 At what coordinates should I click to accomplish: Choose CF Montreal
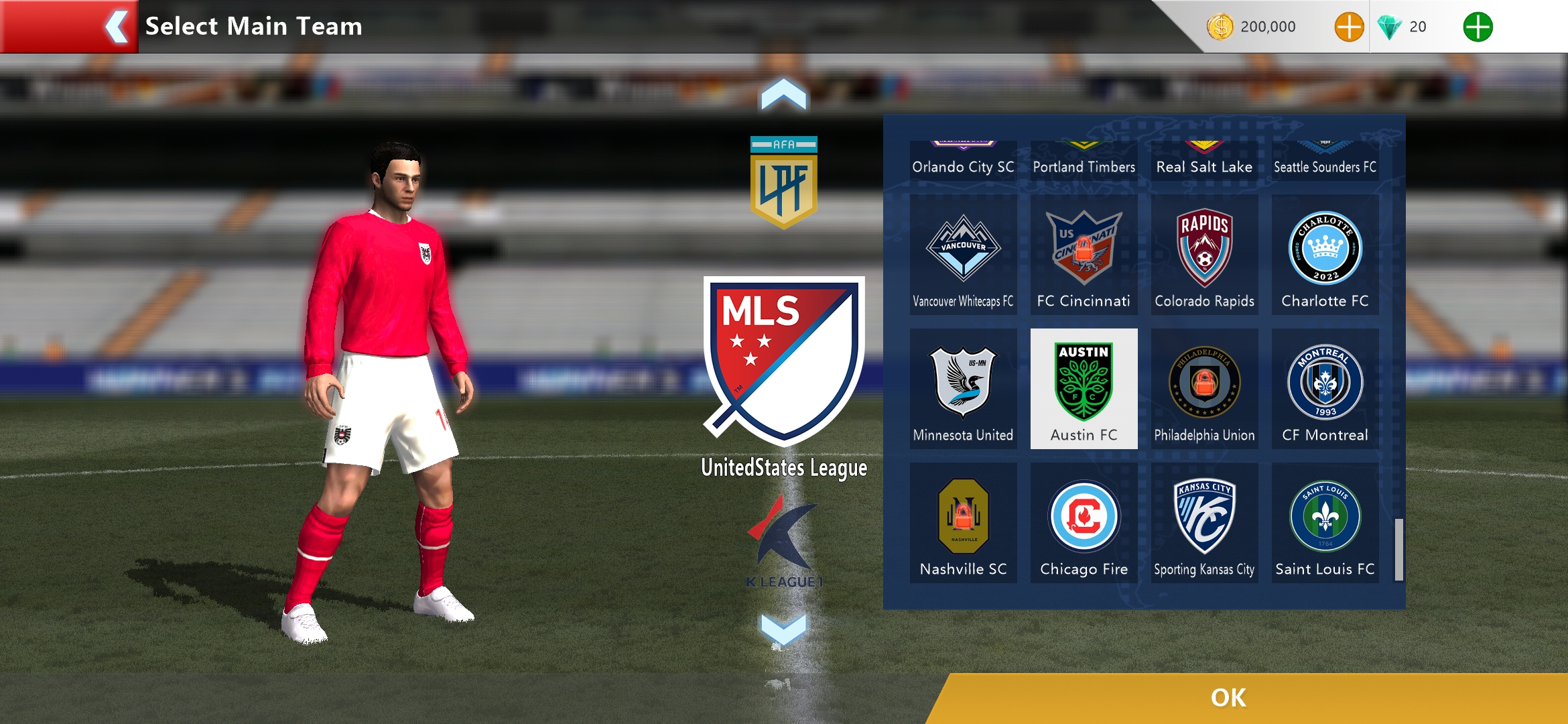pyautogui.click(x=1325, y=389)
